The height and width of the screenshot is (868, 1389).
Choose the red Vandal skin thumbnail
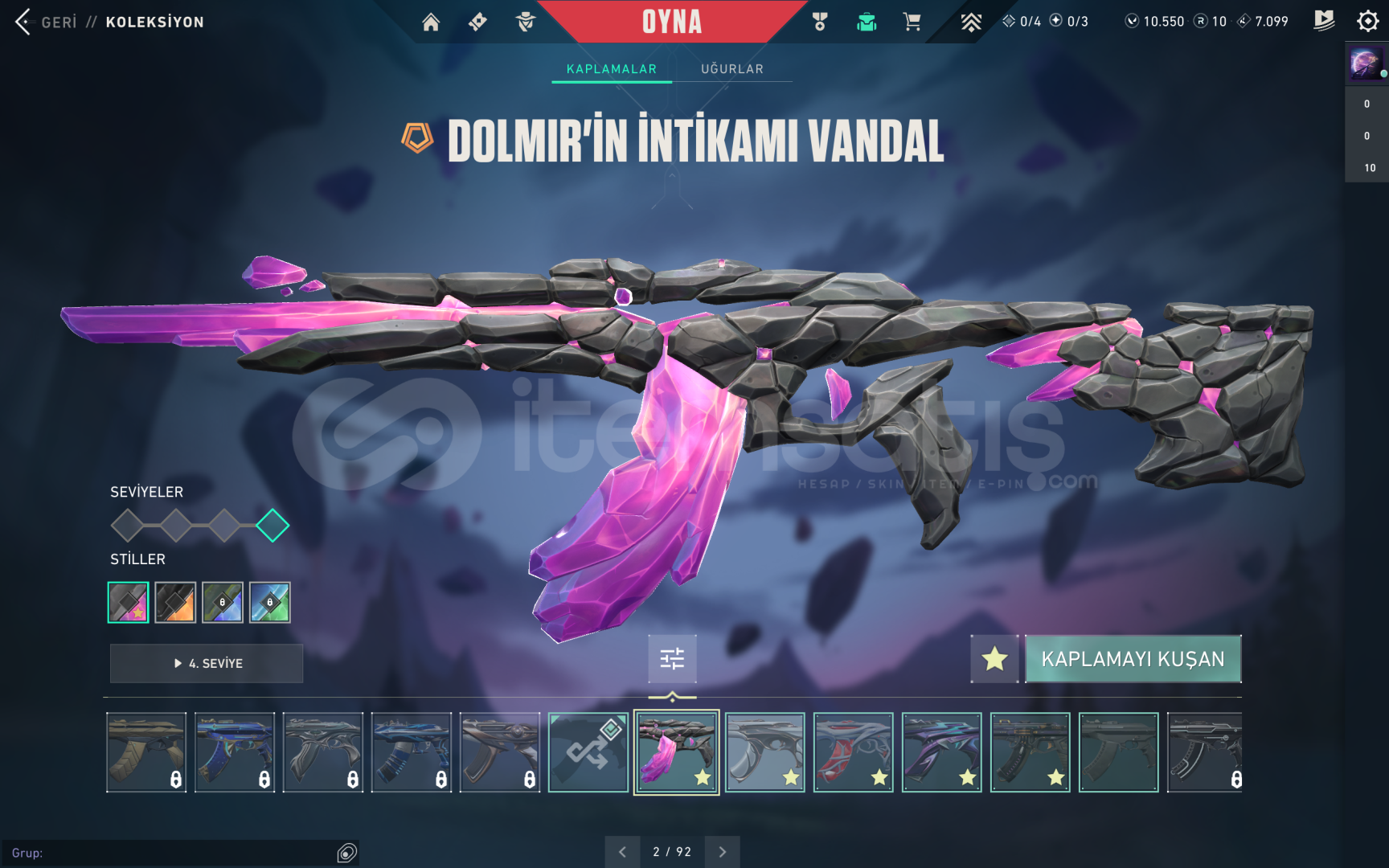[853, 752]
